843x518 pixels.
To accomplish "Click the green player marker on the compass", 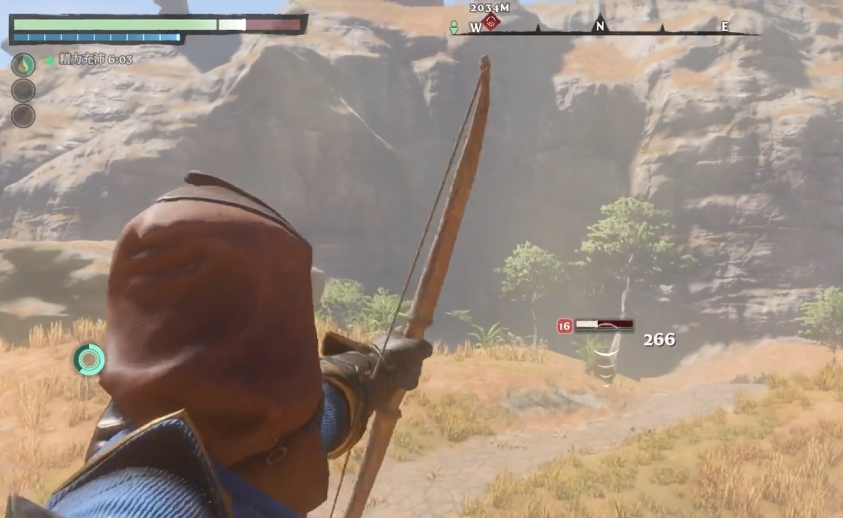I will point(454,28).
